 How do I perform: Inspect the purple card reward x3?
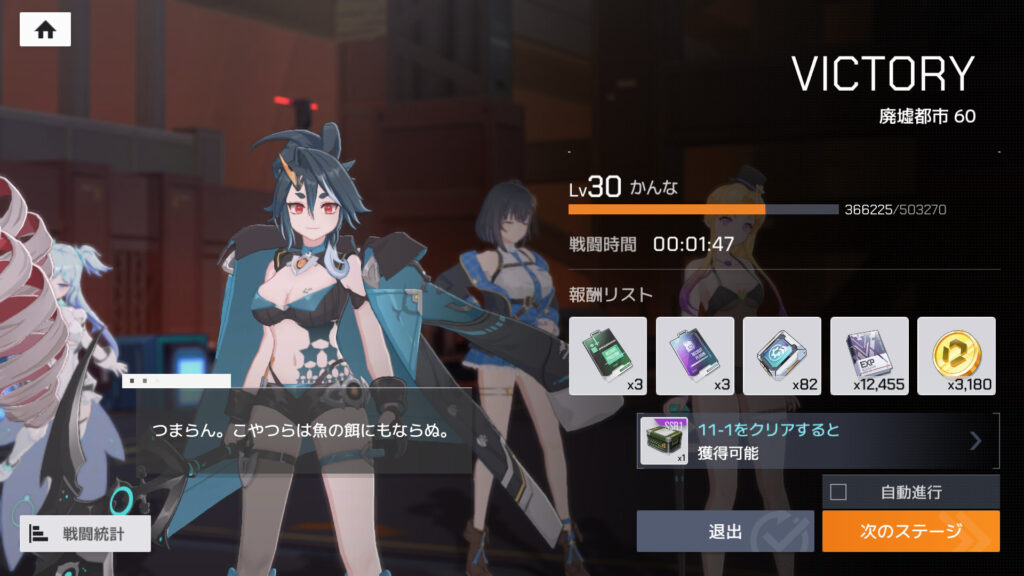pos(695,356)
